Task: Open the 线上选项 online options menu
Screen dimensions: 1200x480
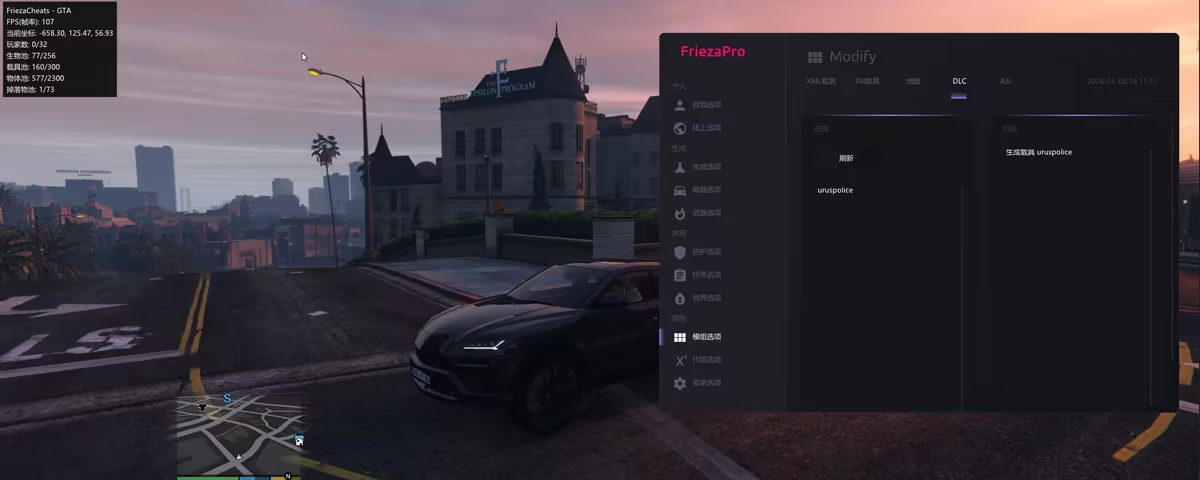Action: point(706,128)
